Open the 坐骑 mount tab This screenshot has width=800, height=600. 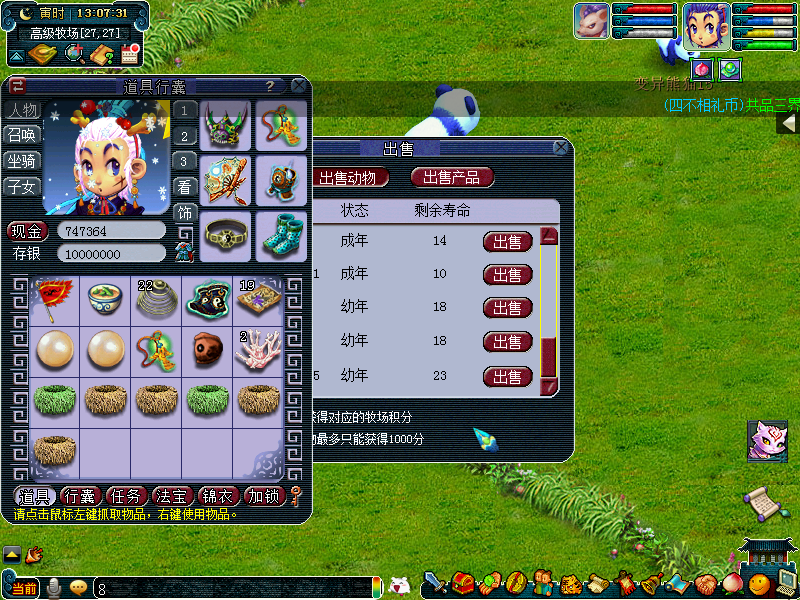tap(23, 160)
